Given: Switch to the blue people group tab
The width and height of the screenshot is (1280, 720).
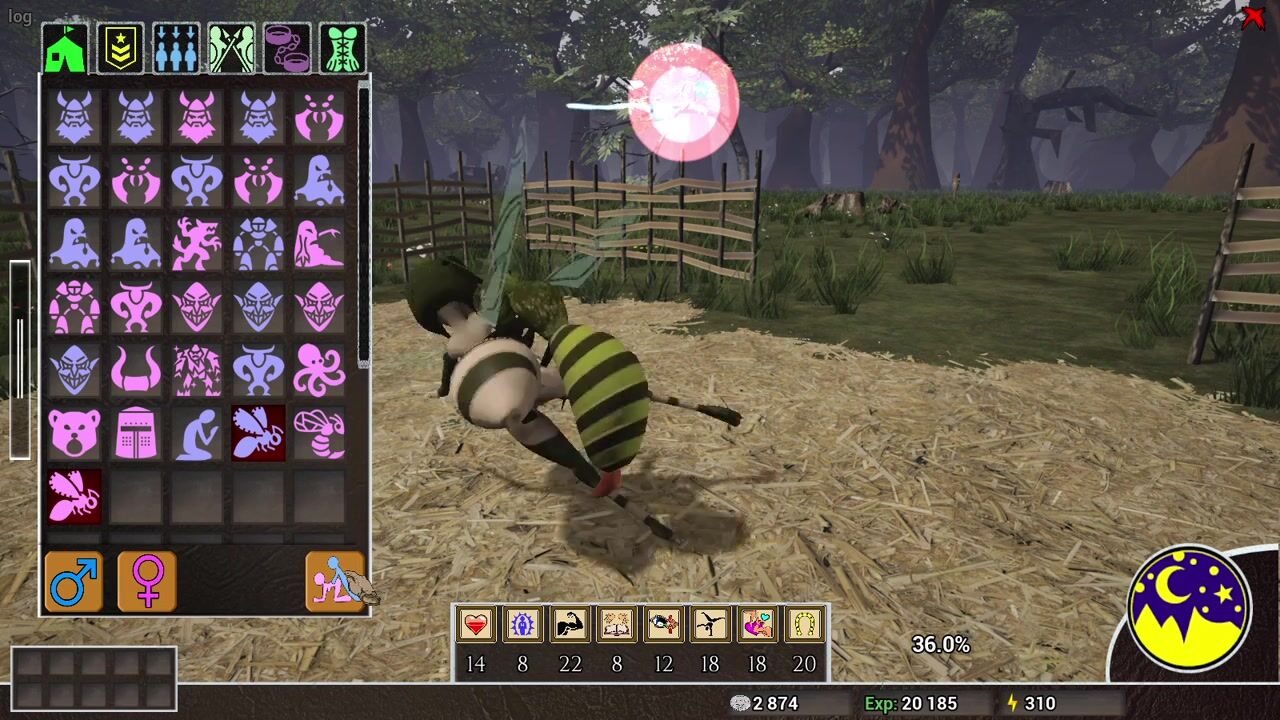Looking at the screenshot, I should 176,48.
